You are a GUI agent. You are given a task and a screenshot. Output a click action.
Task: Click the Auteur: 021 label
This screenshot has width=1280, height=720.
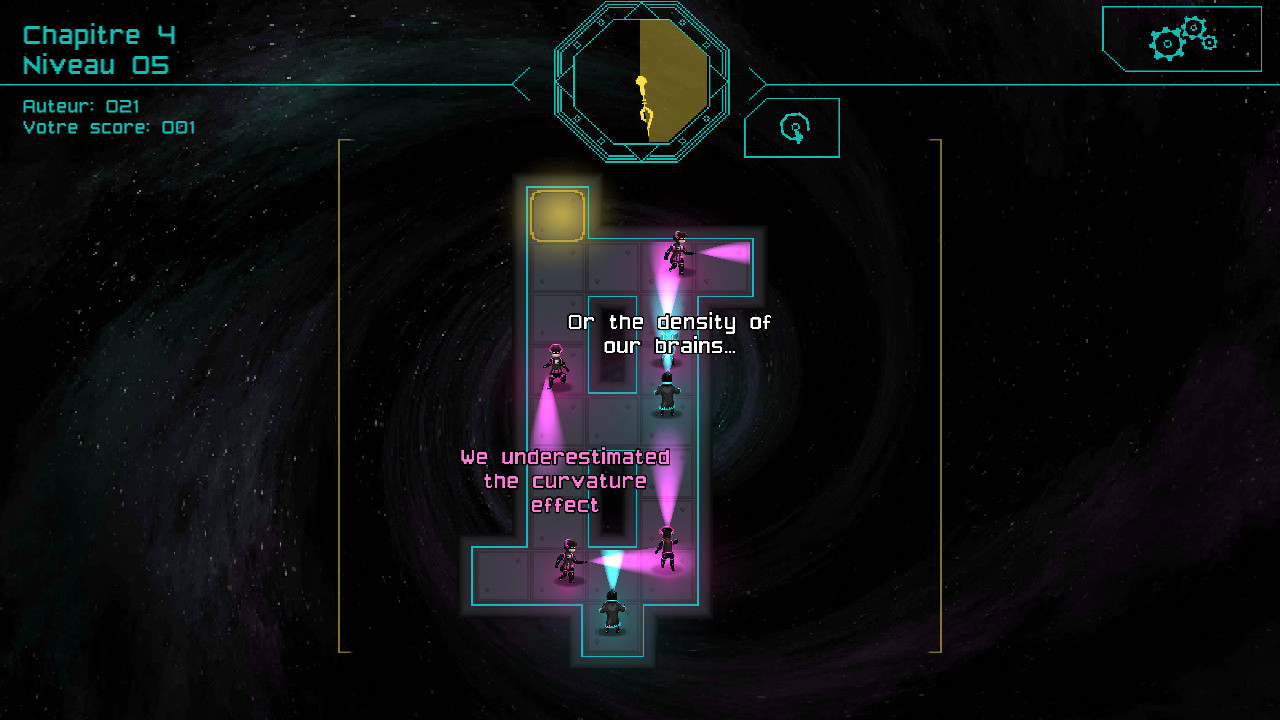[82, 106]
